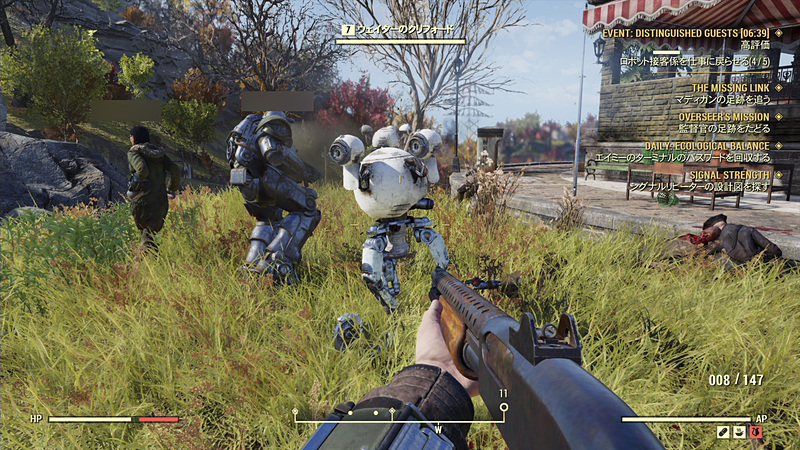Viewport: 800px width, 450px height.
Task: Choose the Daily: Ecological Balance quest
Action: (712, 146)
